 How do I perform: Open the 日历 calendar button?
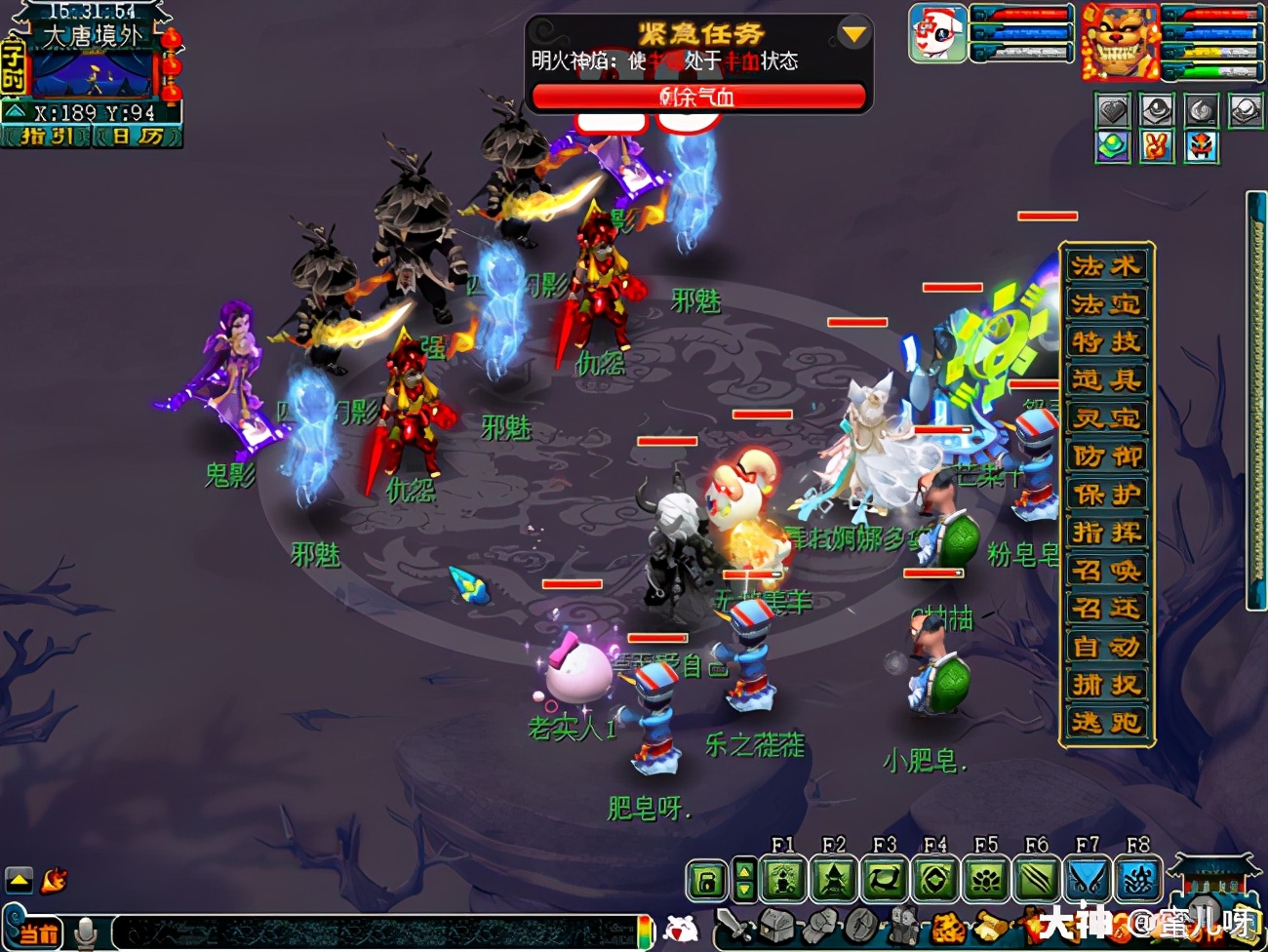[x=138, y=137]
